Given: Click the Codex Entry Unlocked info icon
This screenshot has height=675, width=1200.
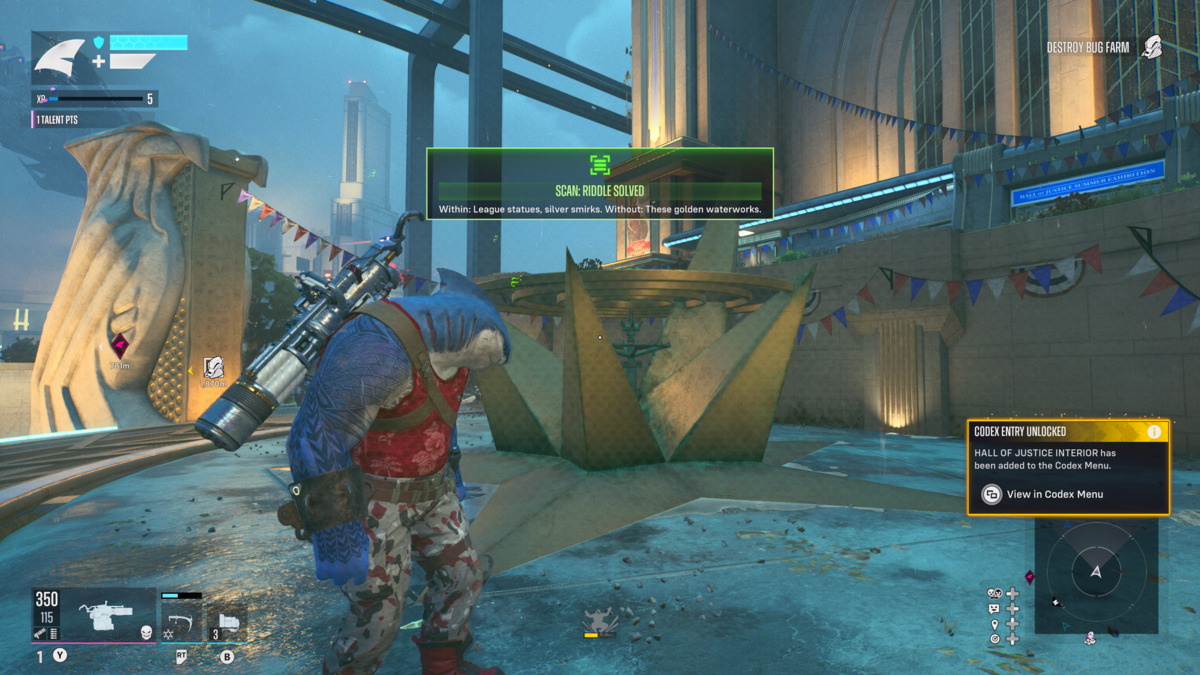Looking at the screenshot, I should click(1154, 432).
